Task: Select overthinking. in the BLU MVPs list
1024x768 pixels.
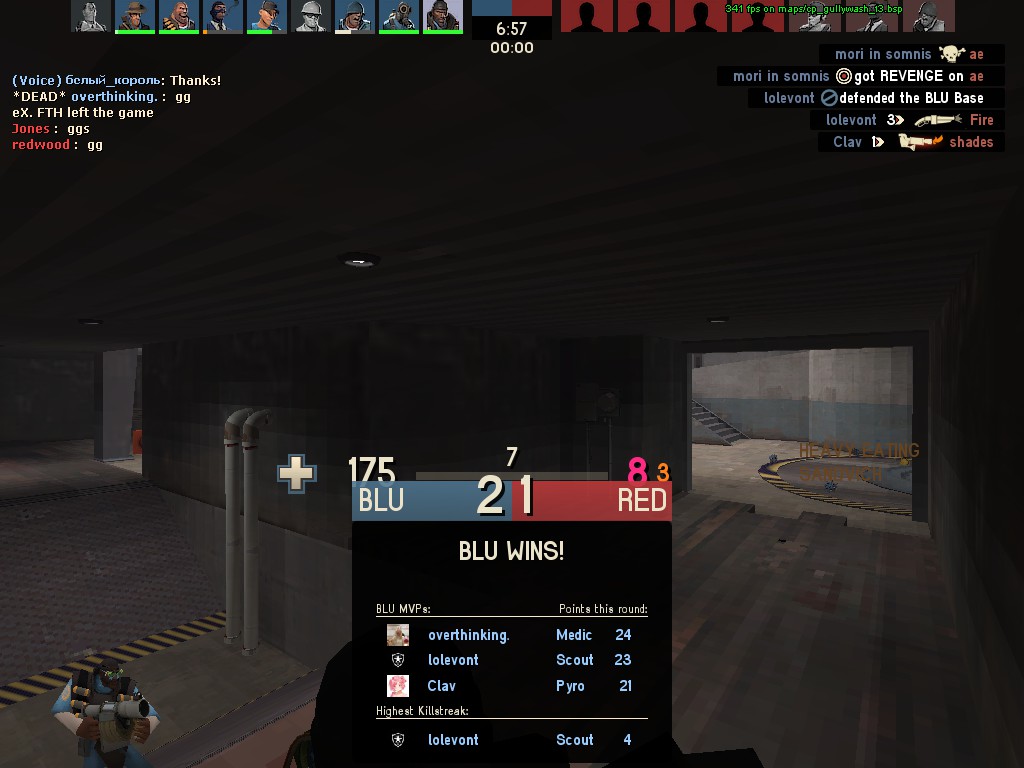Action: coord(468,635)
